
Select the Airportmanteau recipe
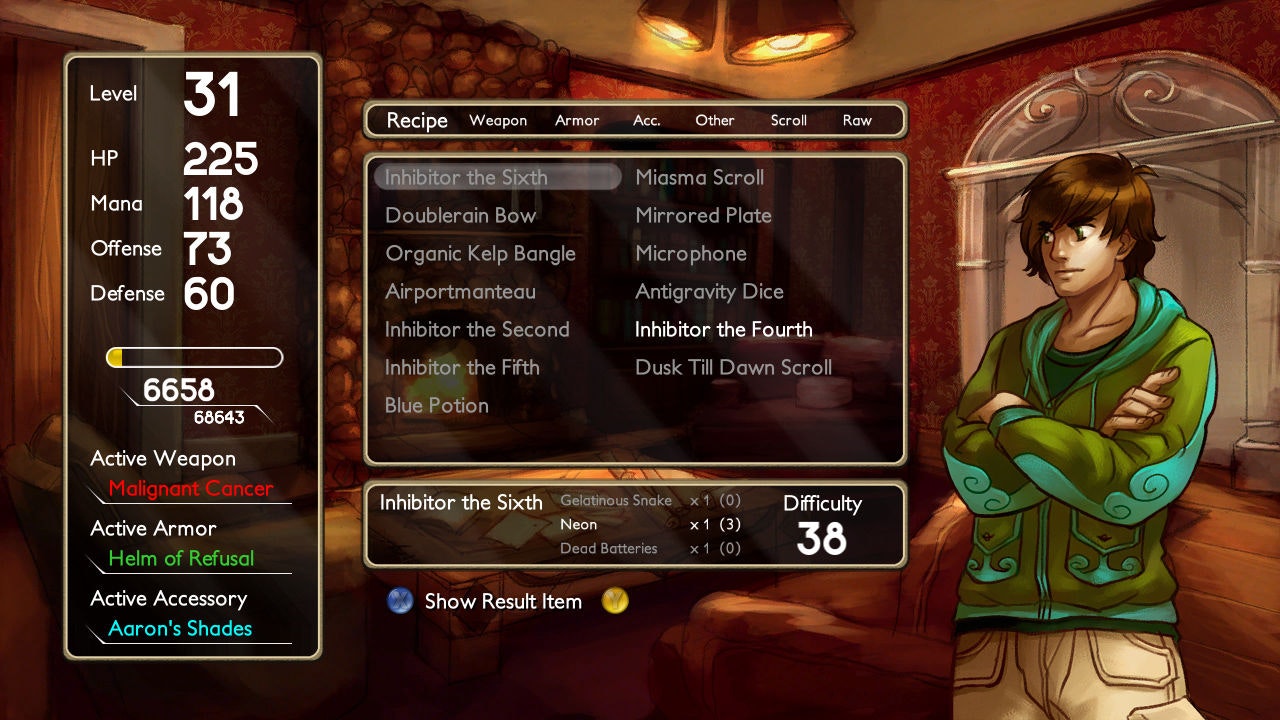(x=460, y=292)
